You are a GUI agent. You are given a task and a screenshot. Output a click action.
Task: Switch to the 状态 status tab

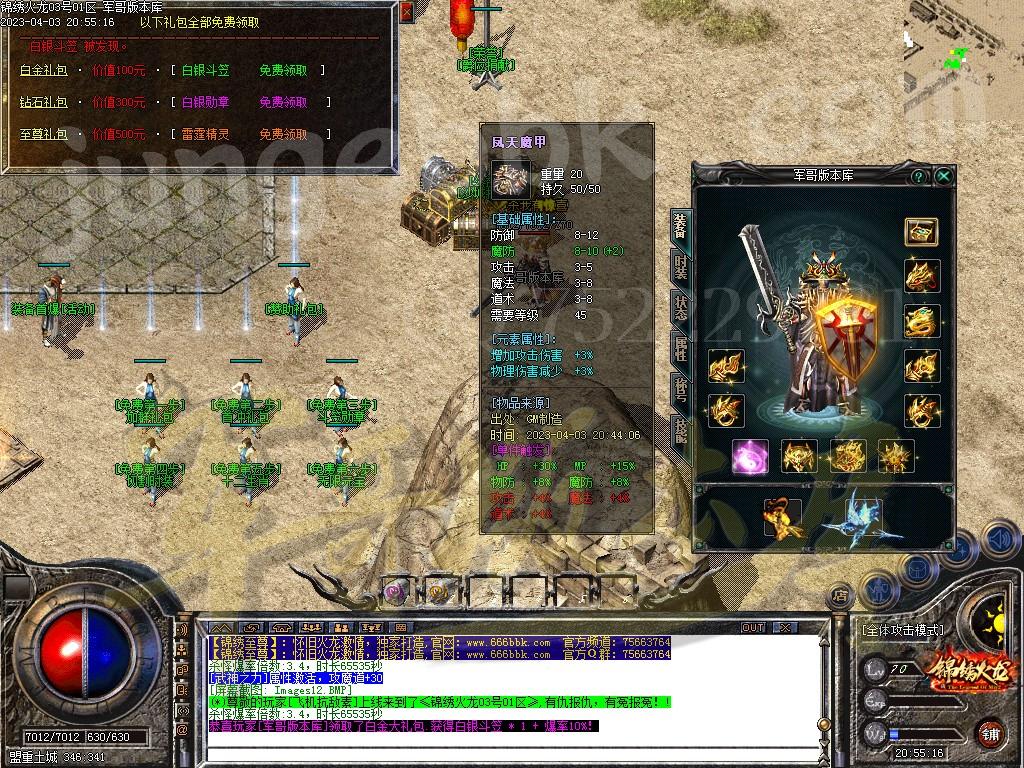pos(680,308)
